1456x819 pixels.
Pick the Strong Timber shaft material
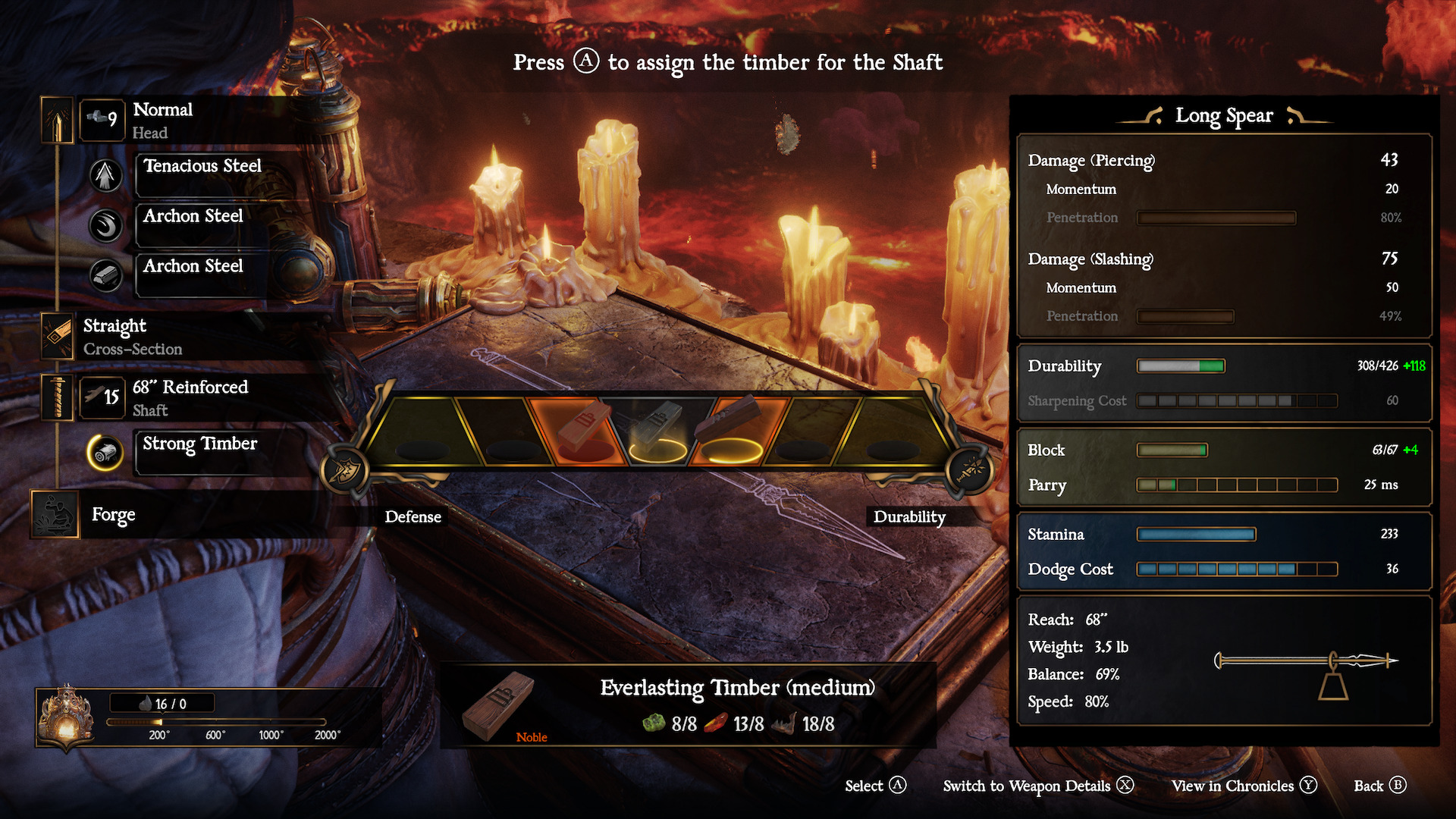click(200, 444)
